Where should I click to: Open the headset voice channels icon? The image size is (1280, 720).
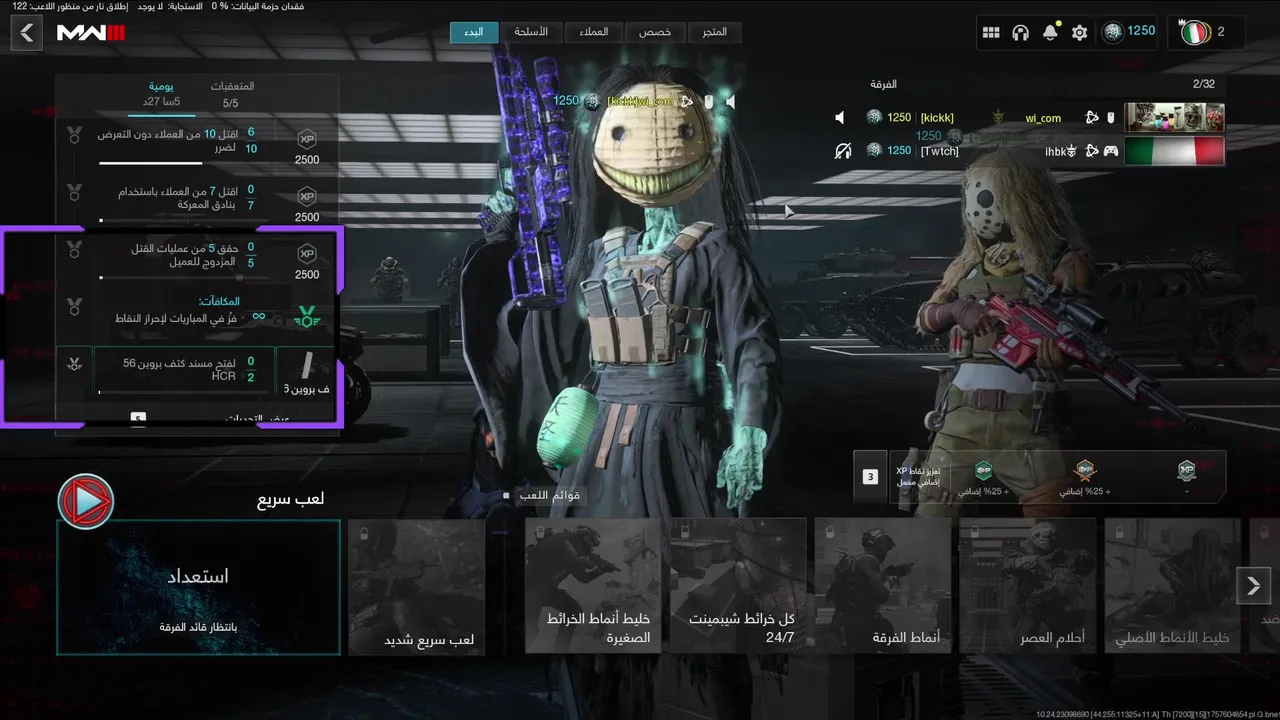1020,33
